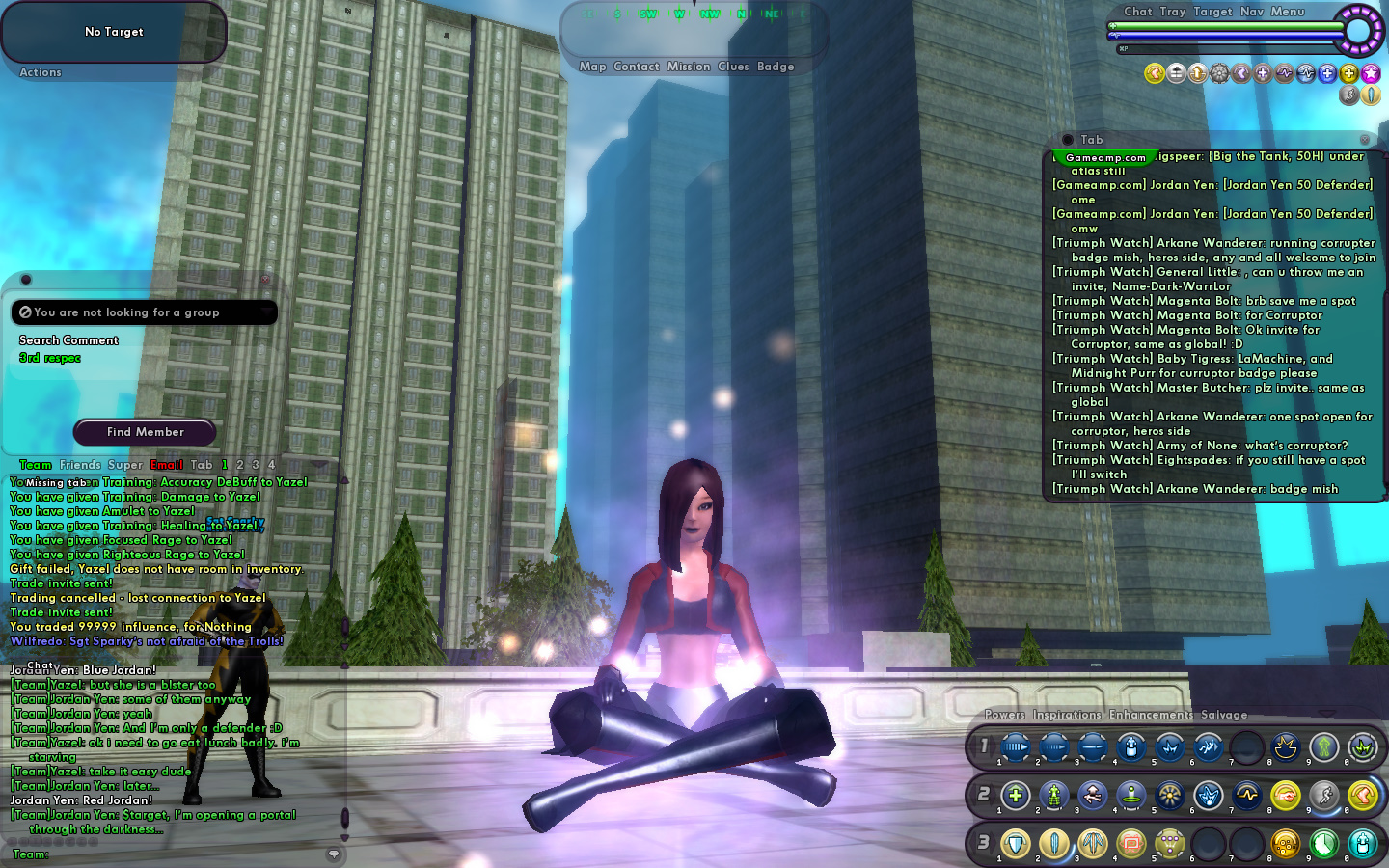Open the Actions menu under target

(41, 72)
